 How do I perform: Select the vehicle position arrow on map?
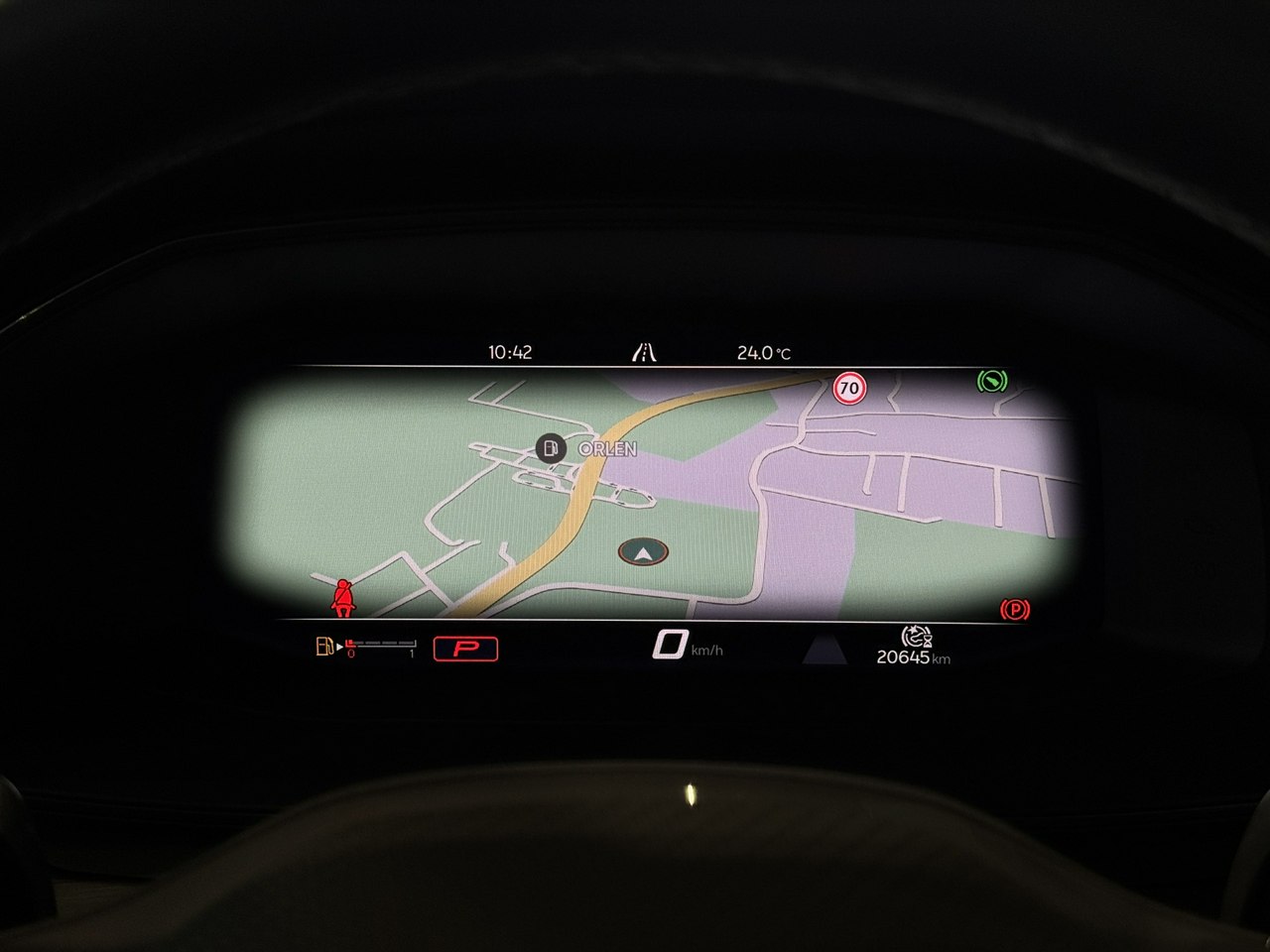pos(643,550)
